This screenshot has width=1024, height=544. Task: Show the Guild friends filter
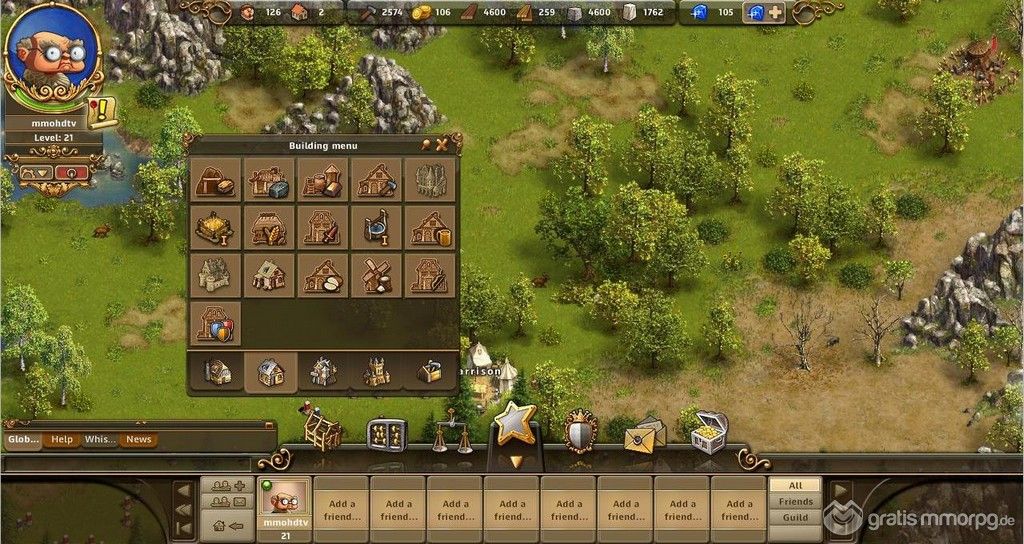point(796,517)
